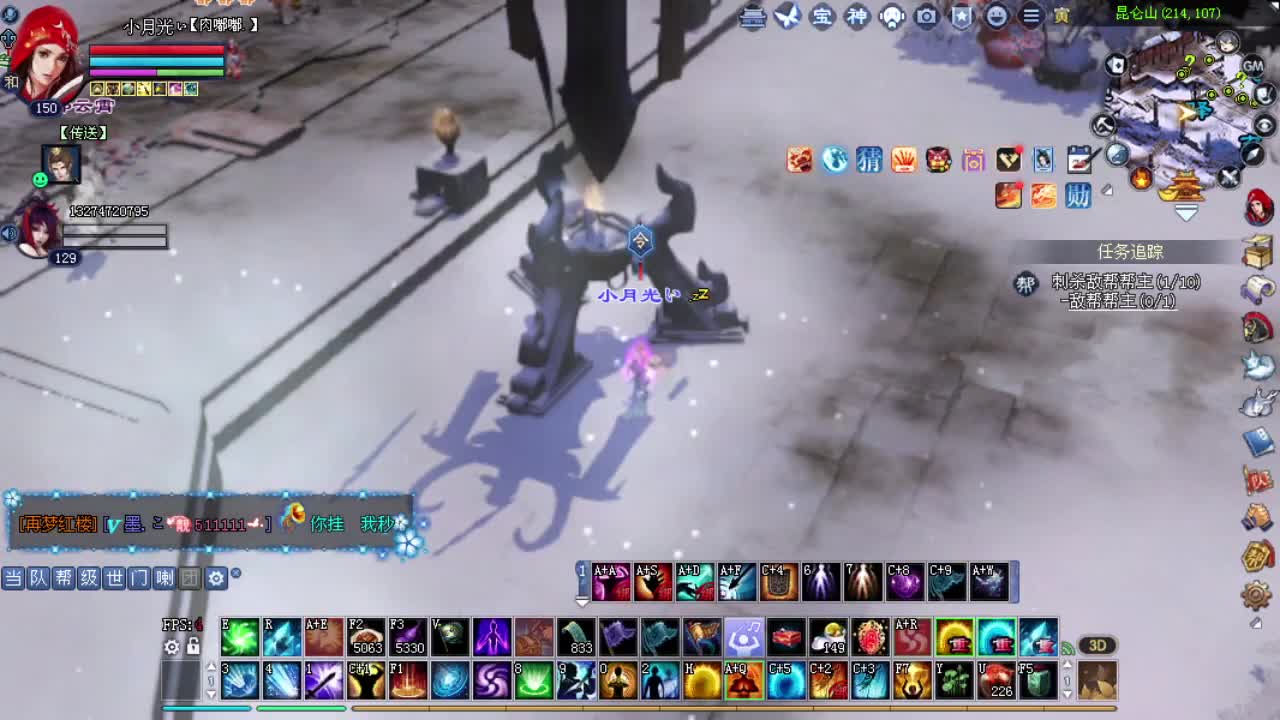The image size is (1280, 720).
Task: Toggle the 3D button beside the skill bar
Action: (x=1097, y=645)
